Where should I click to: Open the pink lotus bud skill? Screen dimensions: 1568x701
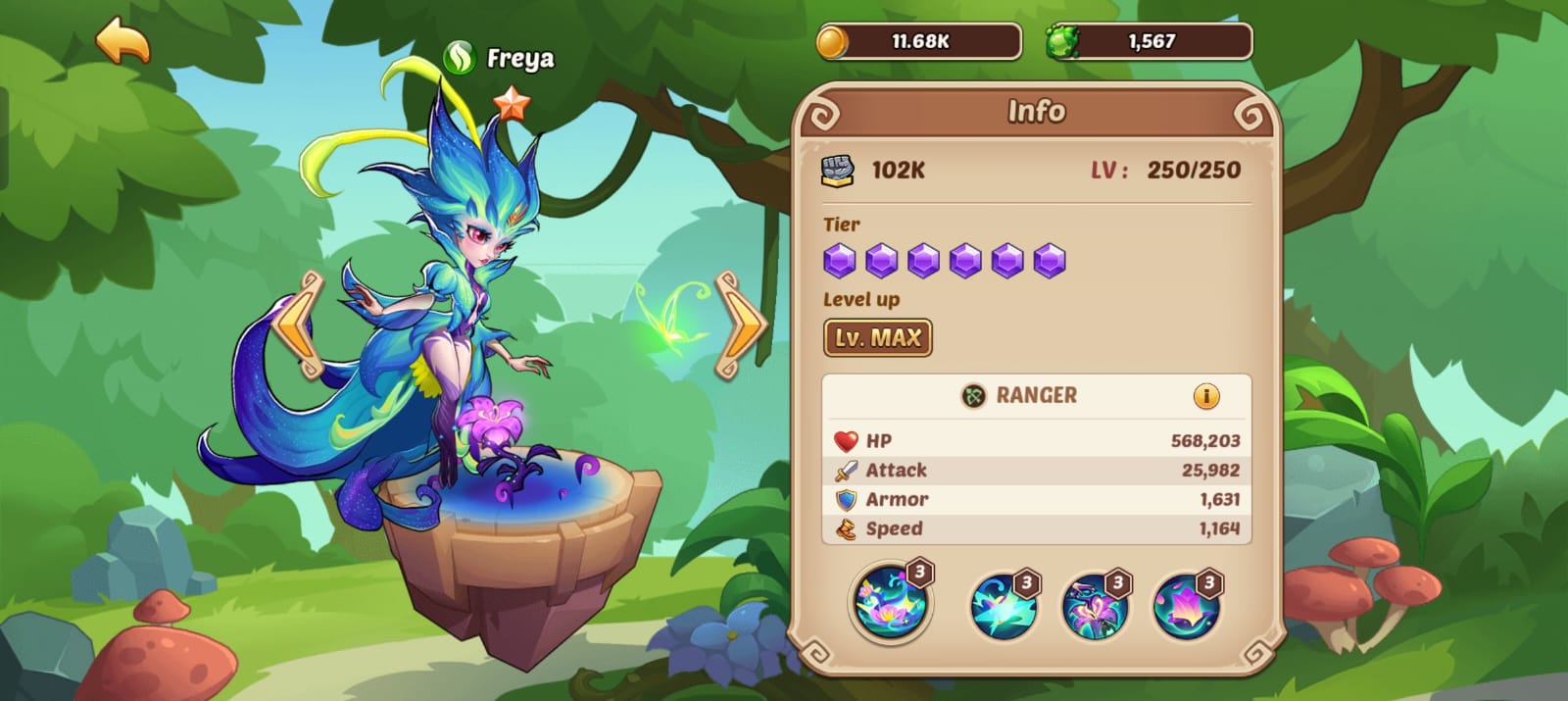(x=1187, y=605)
